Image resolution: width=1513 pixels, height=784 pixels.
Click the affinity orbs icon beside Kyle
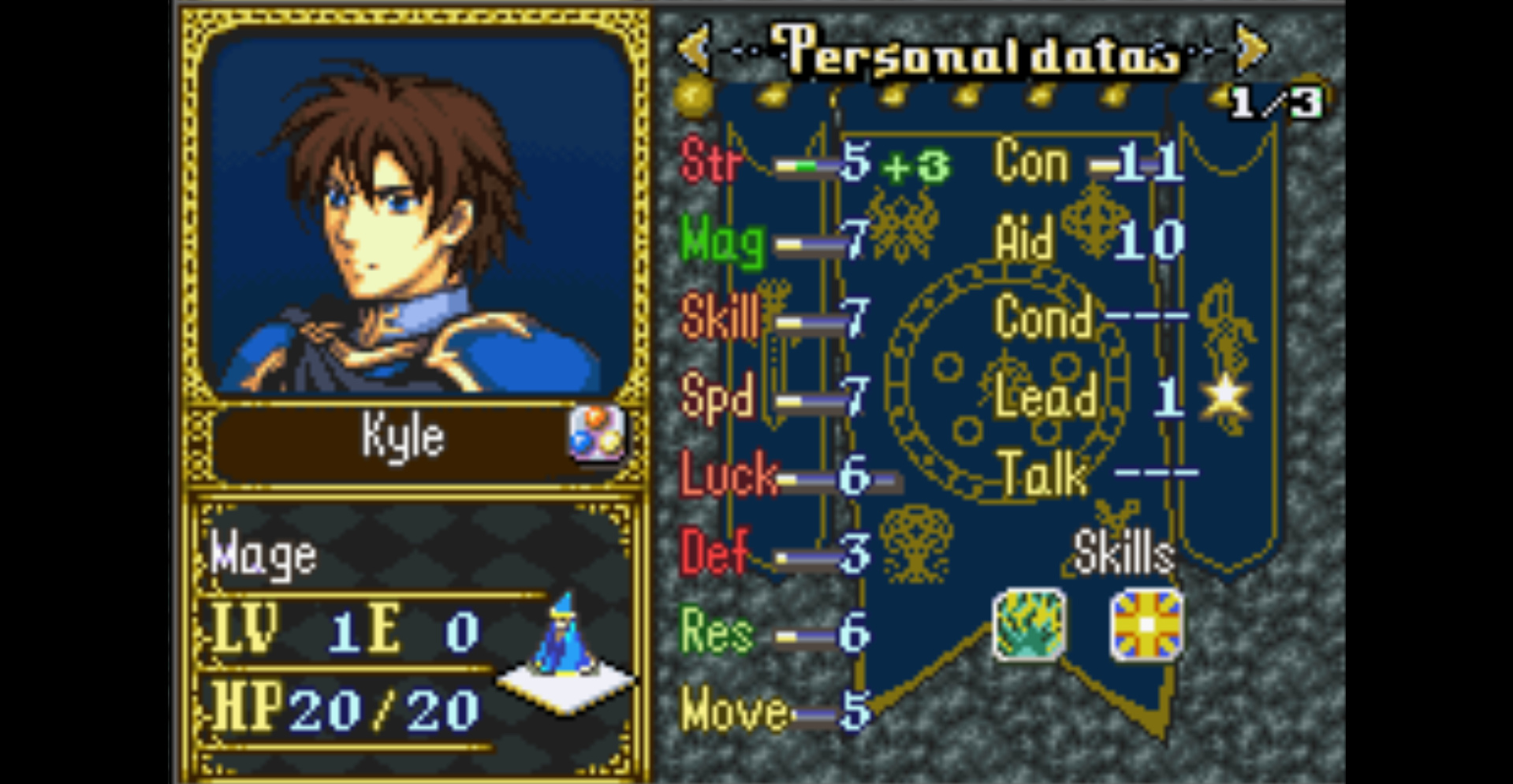[597, 433]
